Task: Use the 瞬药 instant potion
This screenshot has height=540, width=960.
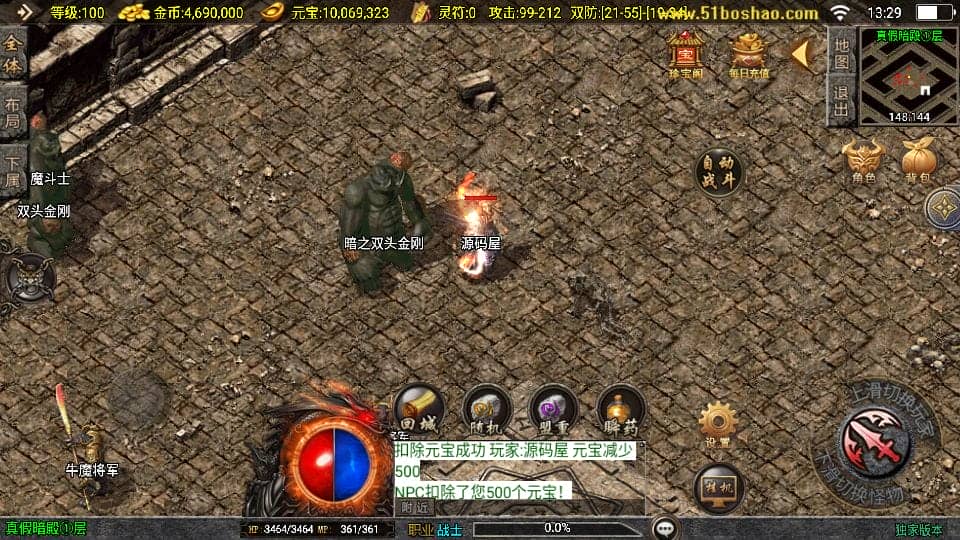Action: (620, 408)
